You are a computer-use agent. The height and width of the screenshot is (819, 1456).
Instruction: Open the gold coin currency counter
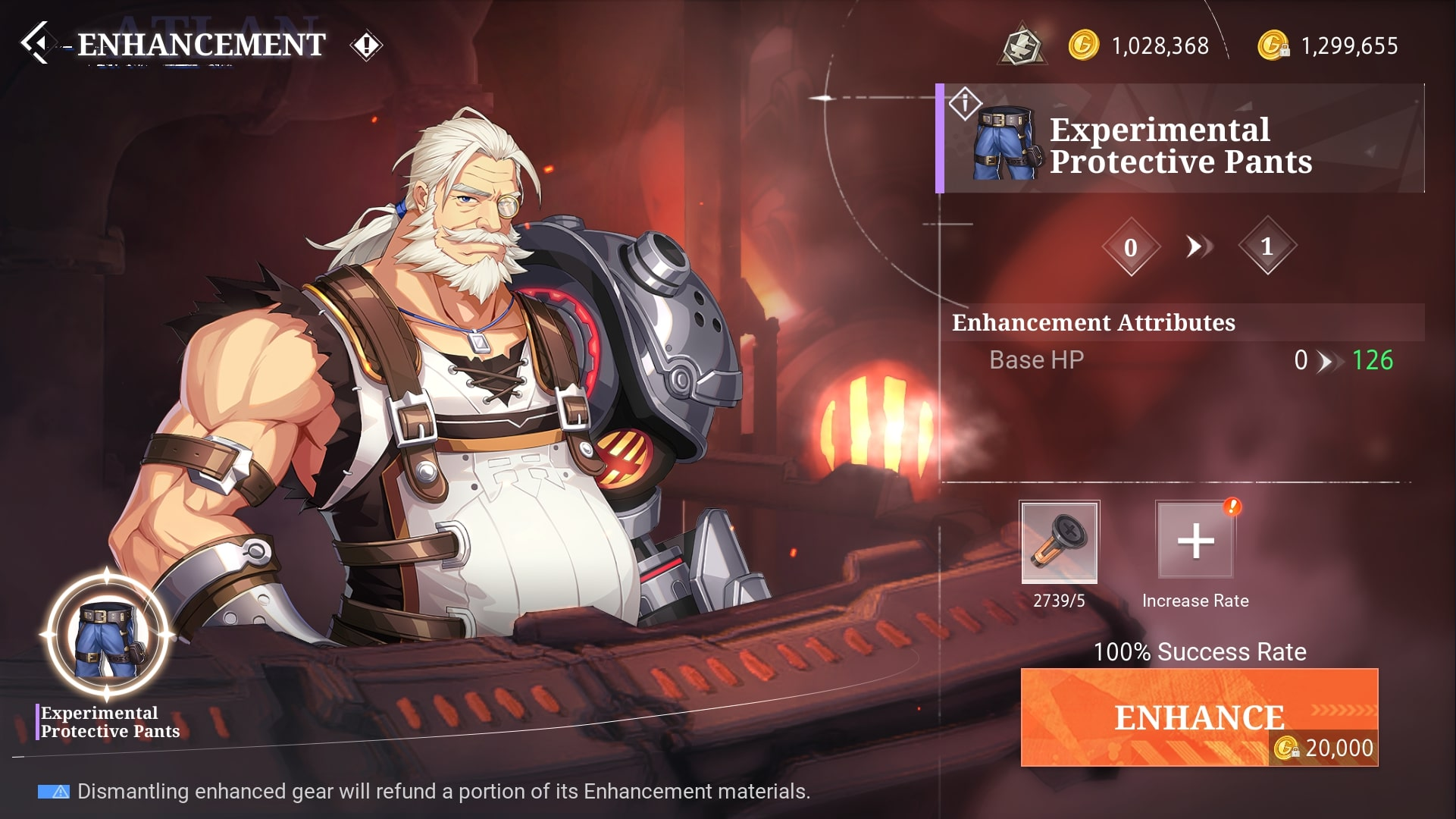point(1139,45)
